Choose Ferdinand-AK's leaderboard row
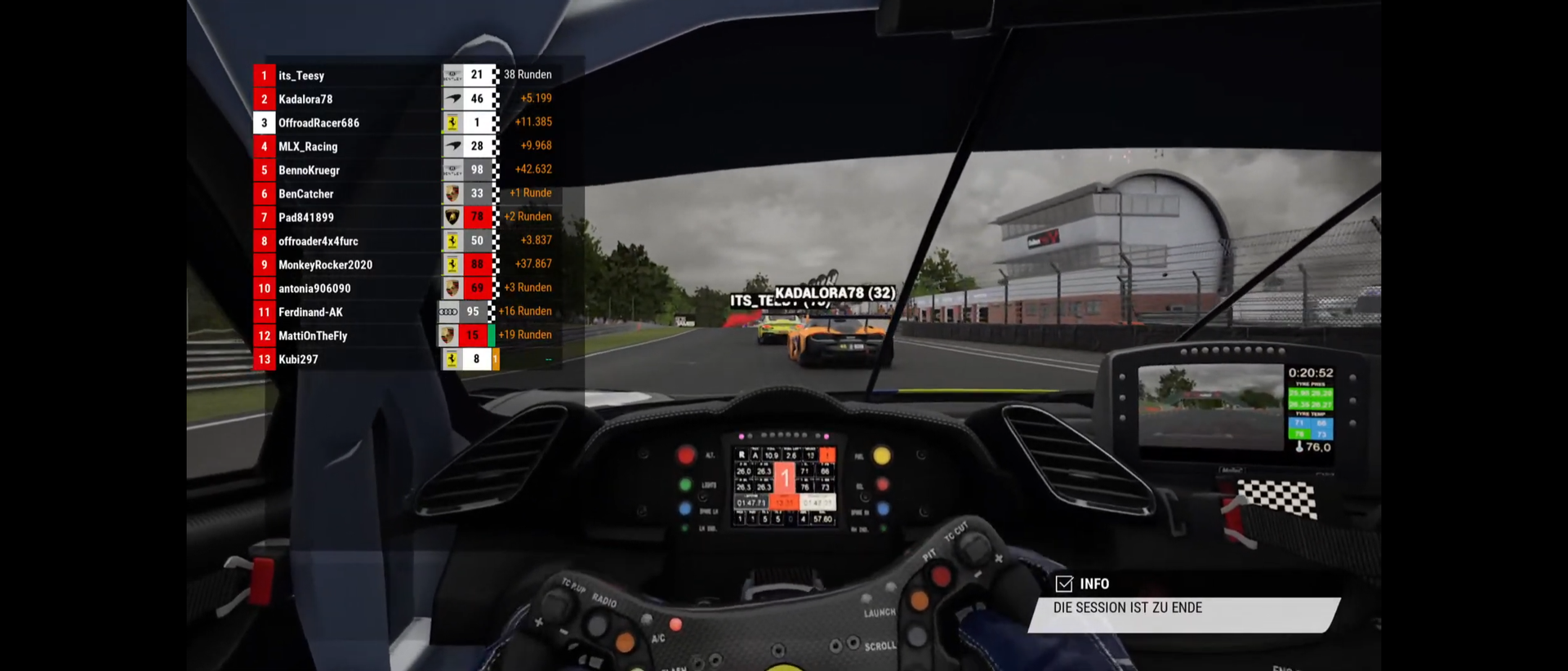The image size is (1568, 671). click(x=310, y=313)
